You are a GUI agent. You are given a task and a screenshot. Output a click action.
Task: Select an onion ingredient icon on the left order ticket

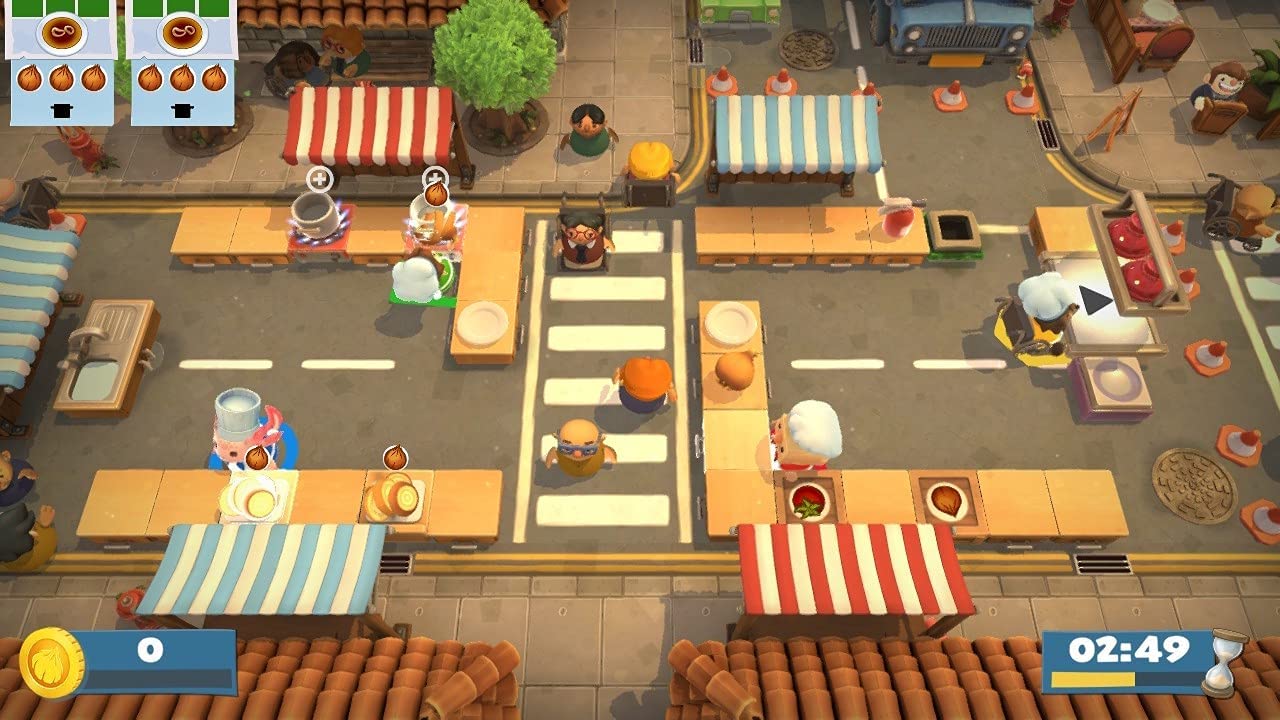coord(30,78)
